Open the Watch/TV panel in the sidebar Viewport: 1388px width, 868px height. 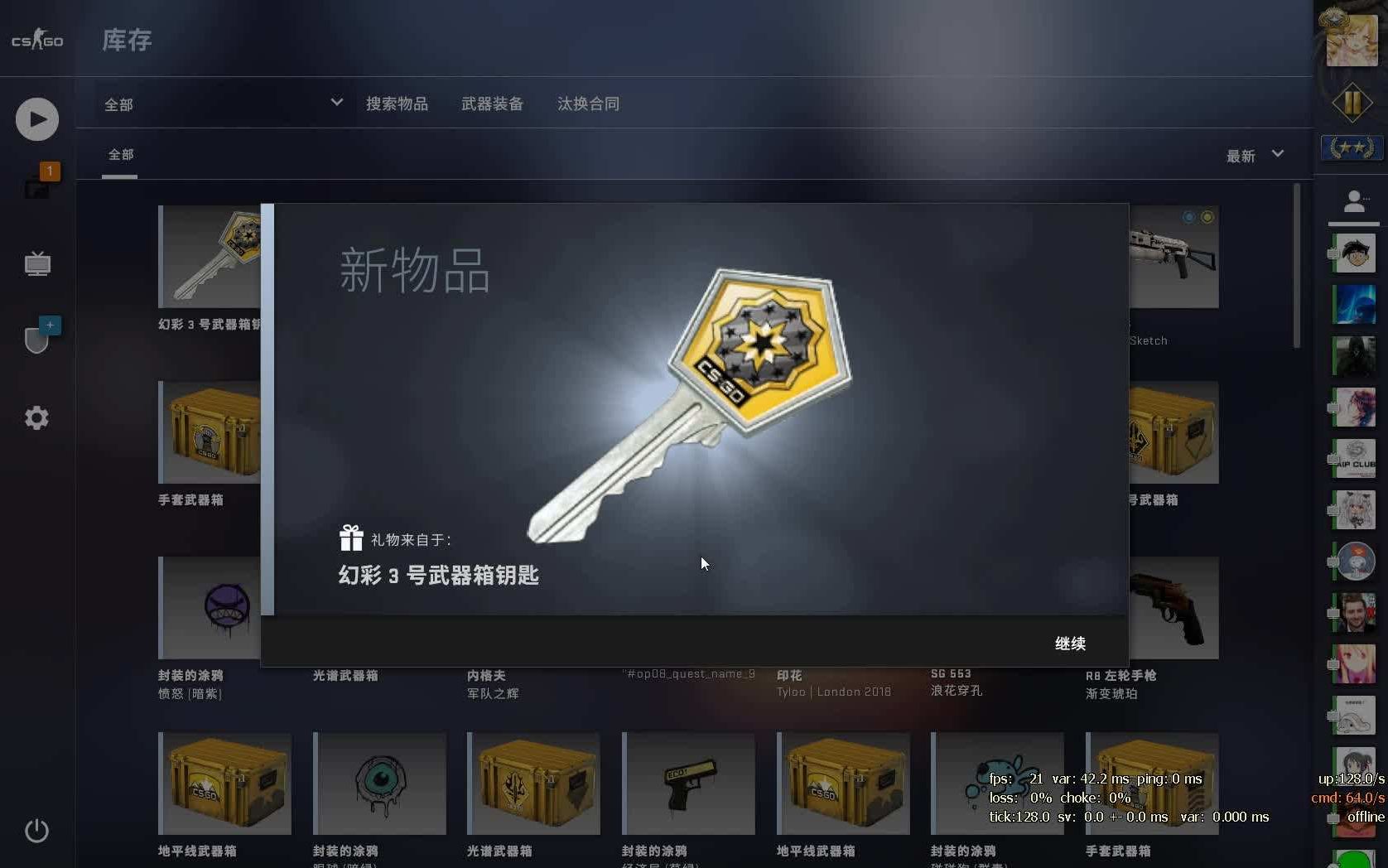point(36,263)
